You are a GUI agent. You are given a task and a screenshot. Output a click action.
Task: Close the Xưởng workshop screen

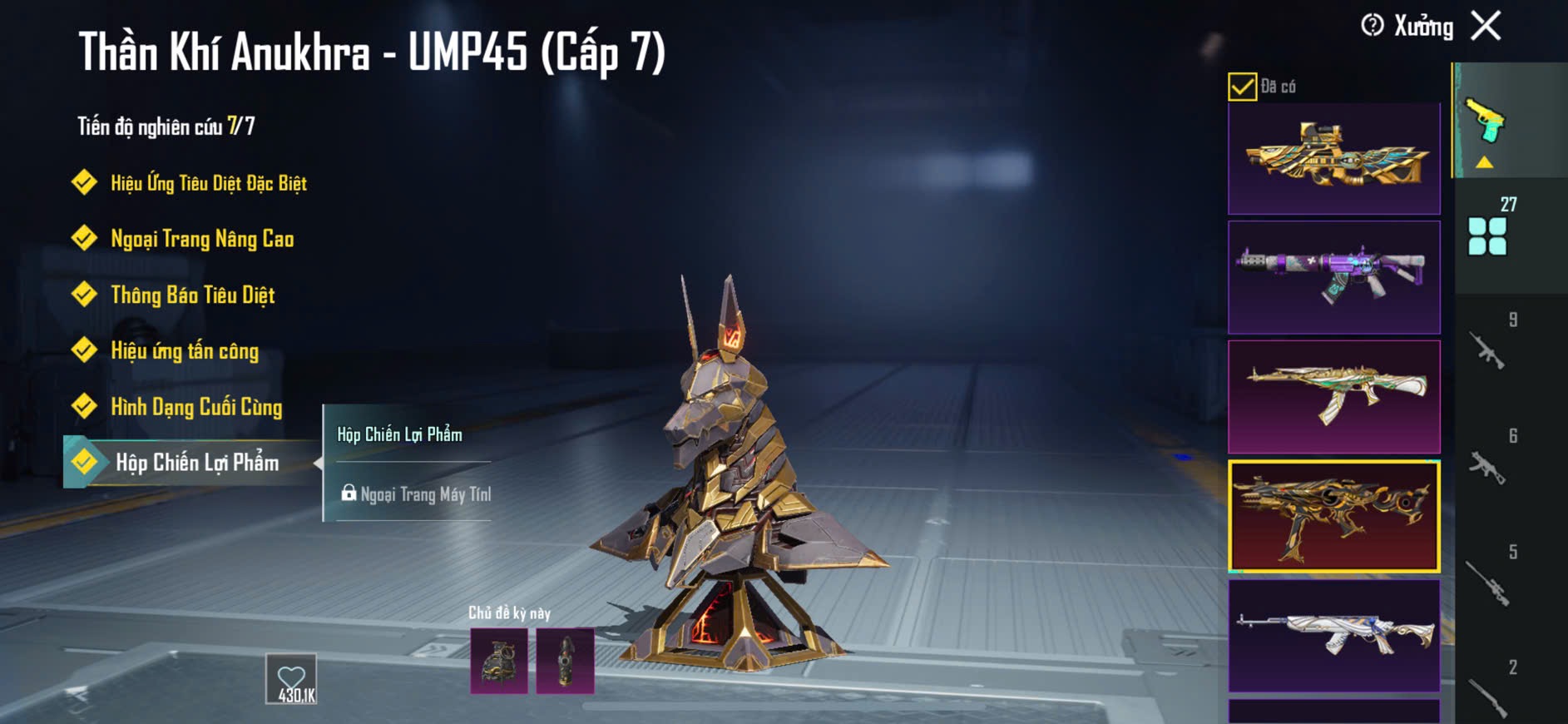(1486, 26)
